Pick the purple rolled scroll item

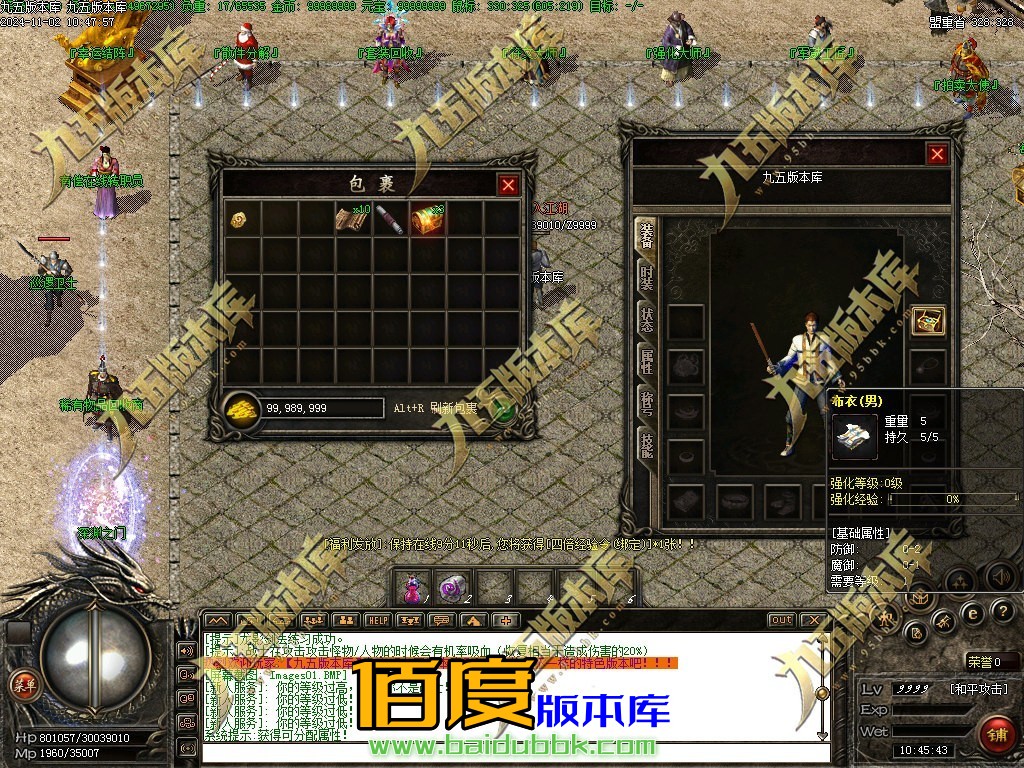pyautogui.click(x=390, y=220)
